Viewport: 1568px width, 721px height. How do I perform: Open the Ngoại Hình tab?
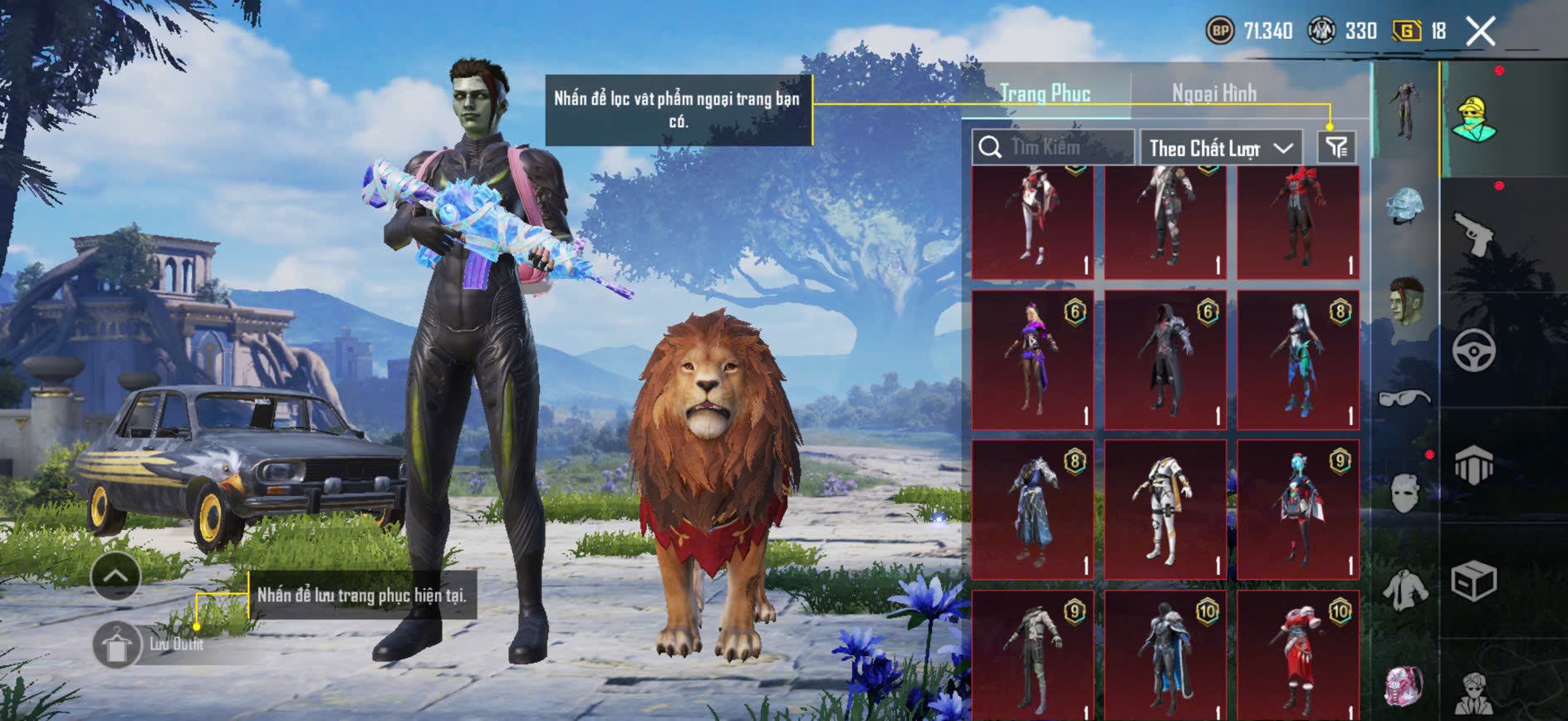tap(1213, 93)
